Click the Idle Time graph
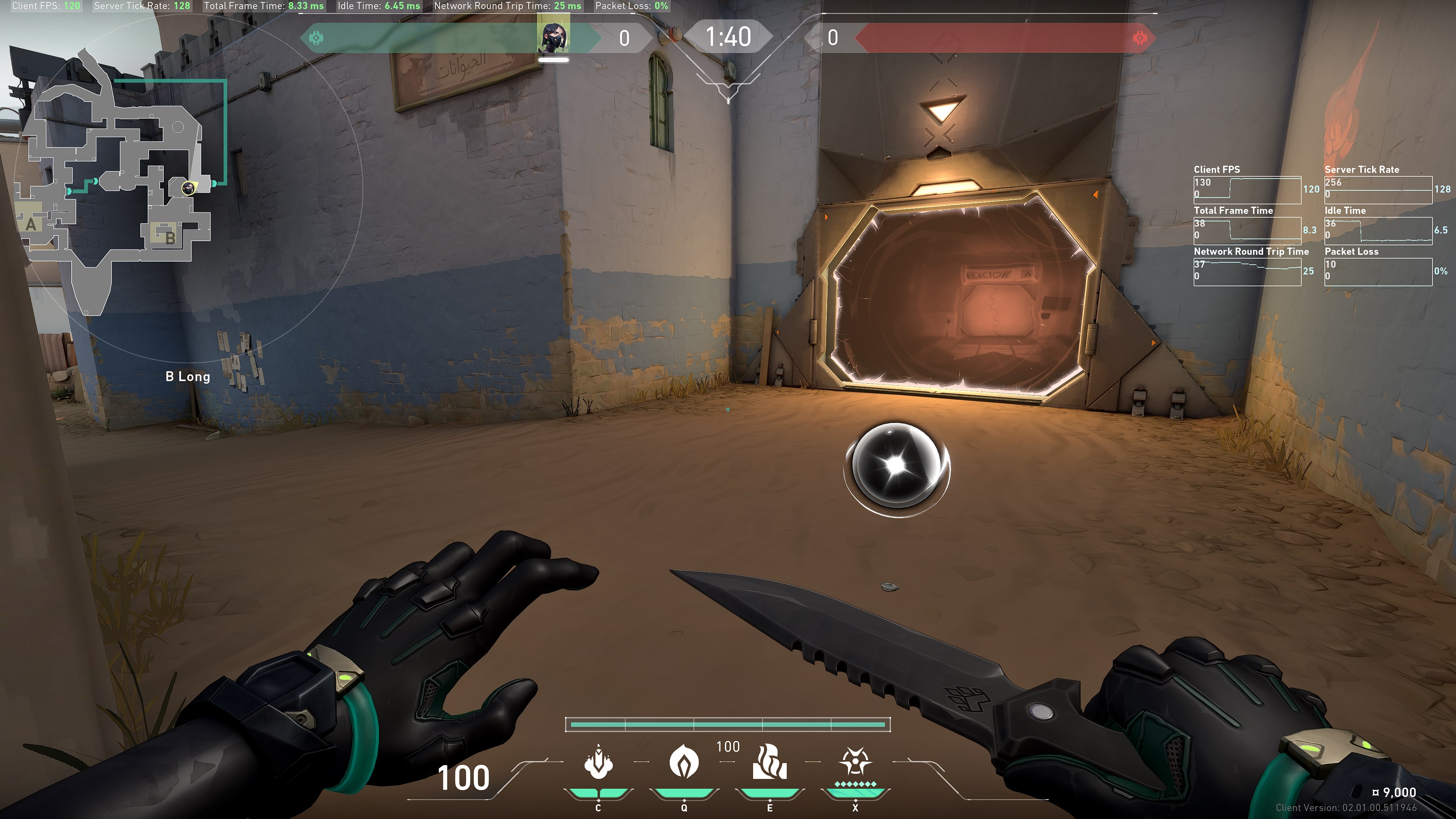Screen dimensions: 1456x819 (1378, 231)
